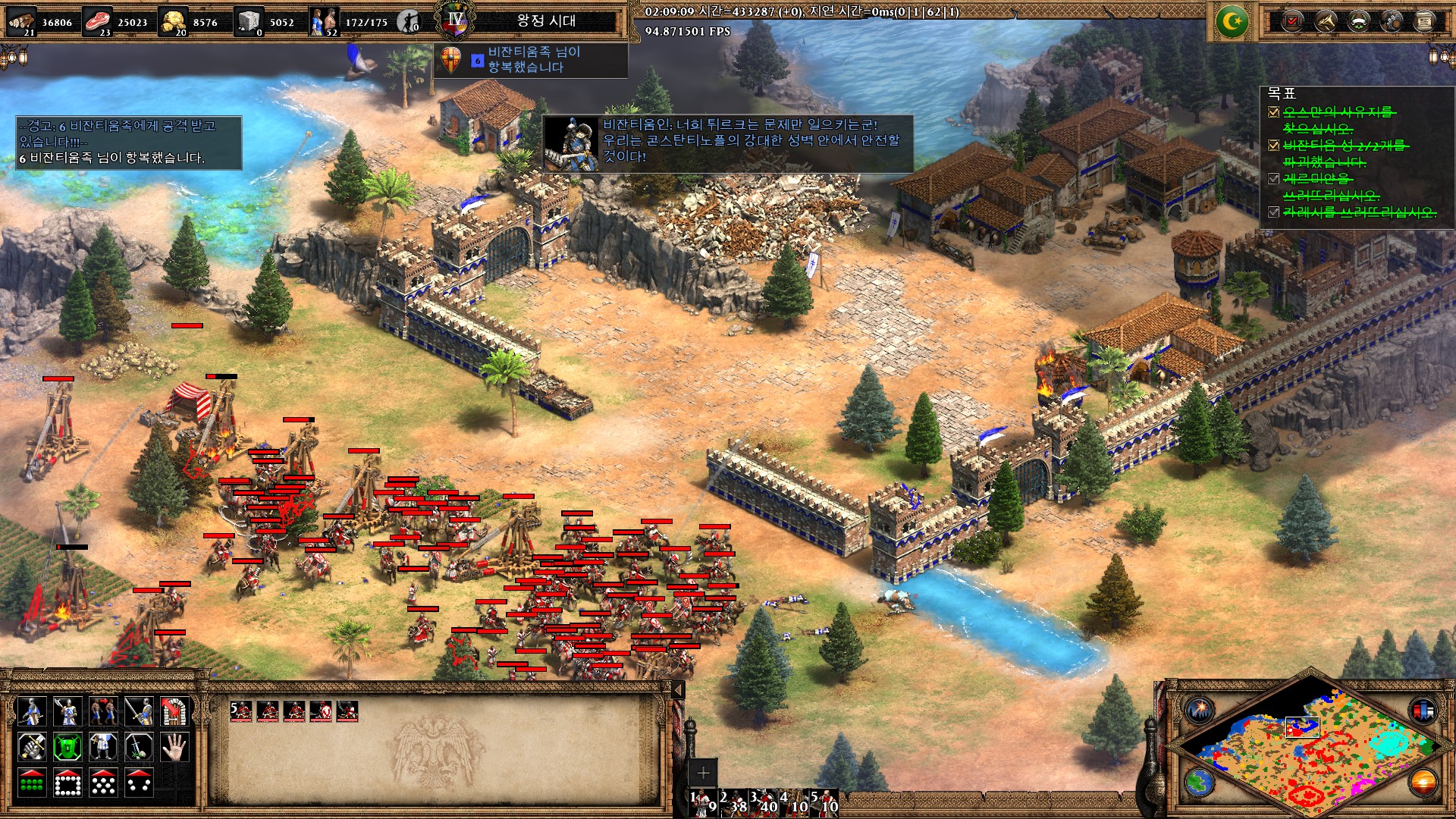This screenshot has height=819, width=1456.
Task: Click the plus button above control groups
Action: click(703, 773)
